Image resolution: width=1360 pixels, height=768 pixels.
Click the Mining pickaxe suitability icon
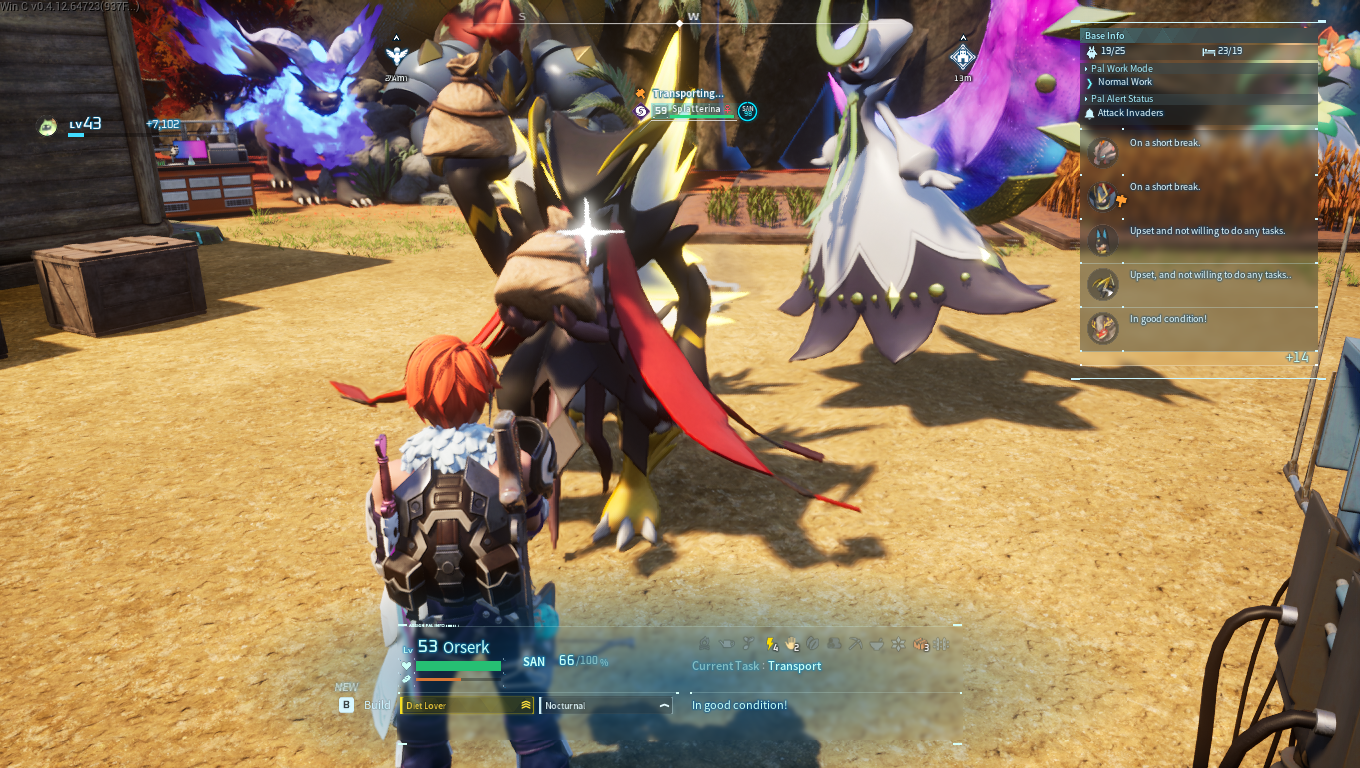point(855,645)
